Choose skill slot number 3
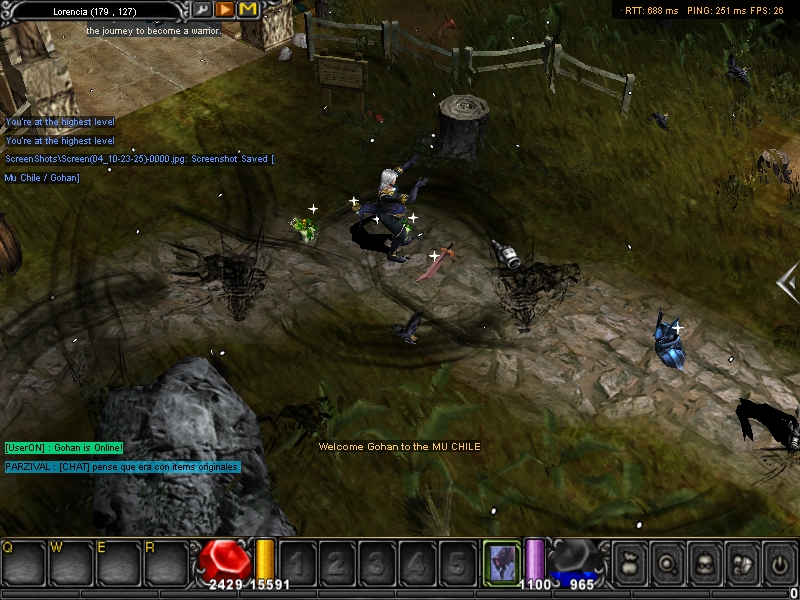 pyautogui.click(x=378, y=563)
